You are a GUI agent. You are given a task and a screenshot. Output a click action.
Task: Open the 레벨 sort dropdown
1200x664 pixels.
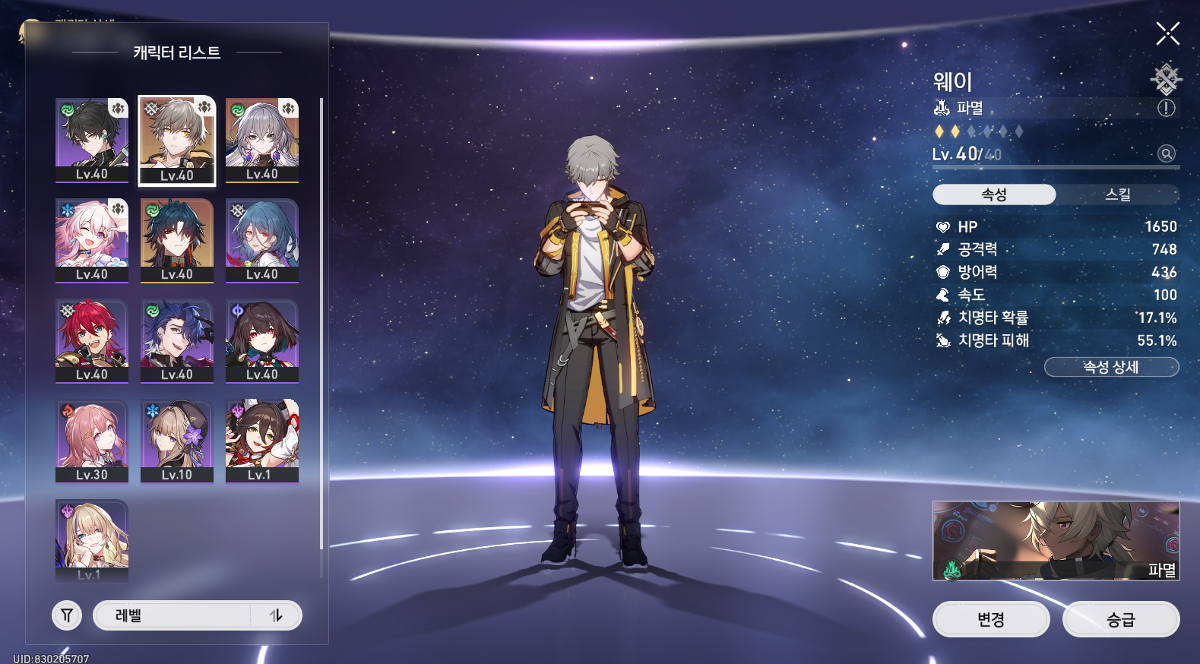pos(172,616)
